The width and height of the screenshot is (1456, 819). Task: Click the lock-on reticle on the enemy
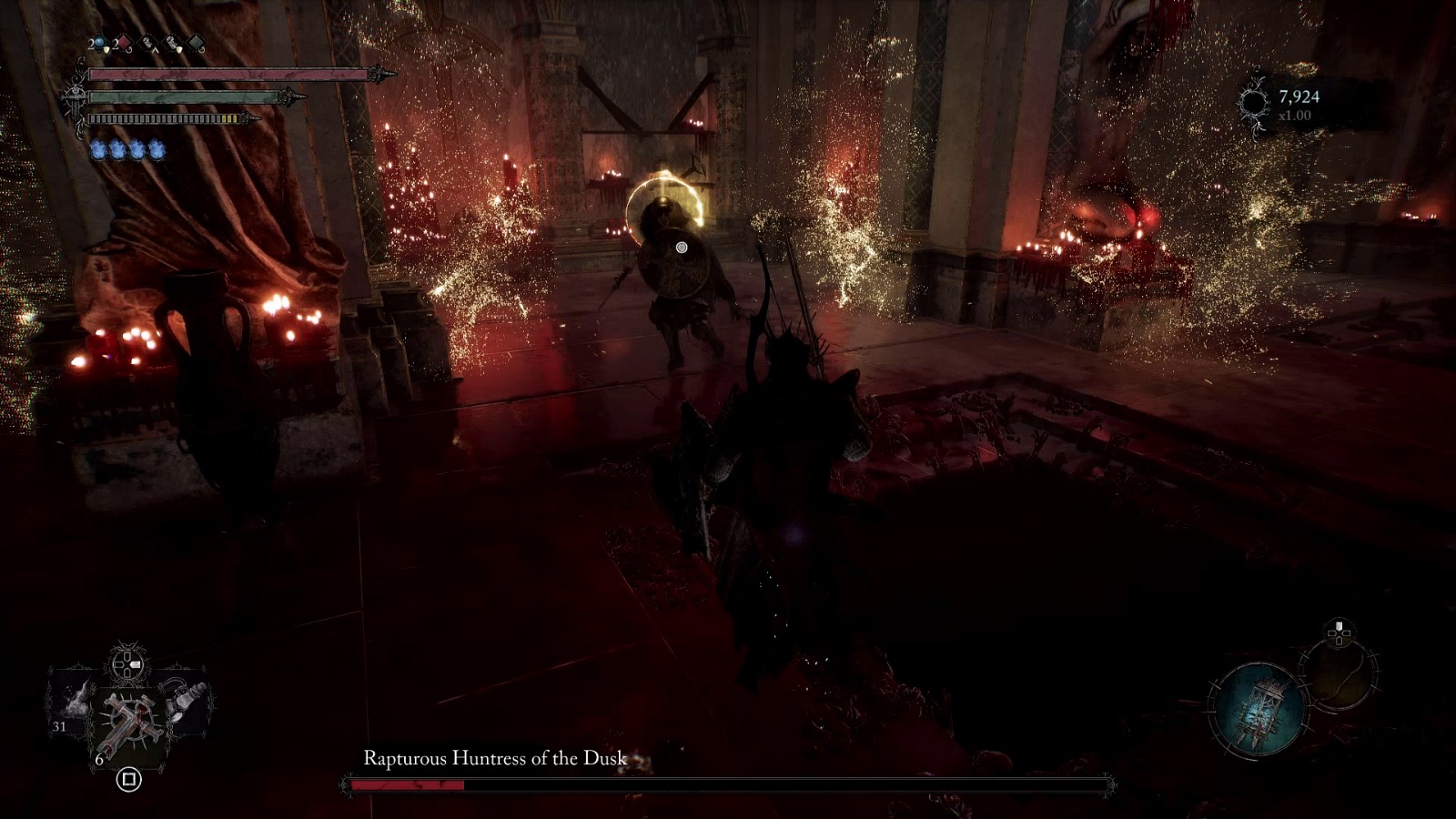[x=681, y=246]
